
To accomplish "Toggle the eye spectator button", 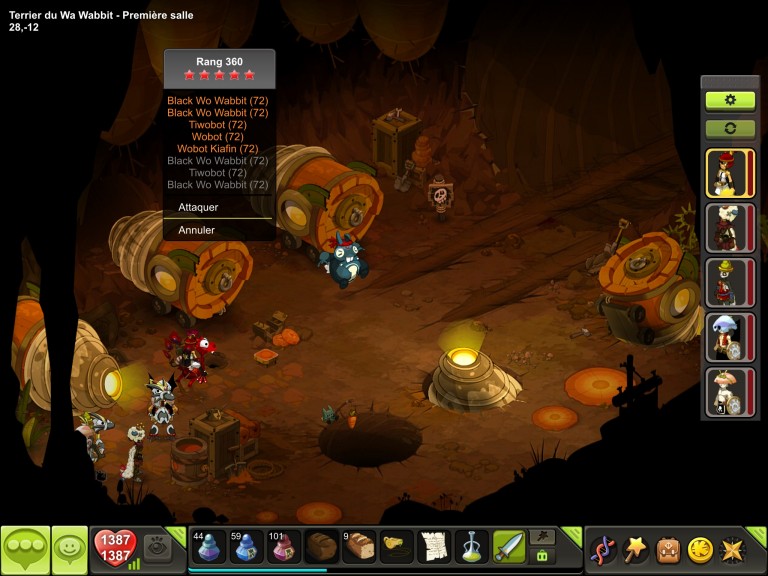I will [158, 546].
